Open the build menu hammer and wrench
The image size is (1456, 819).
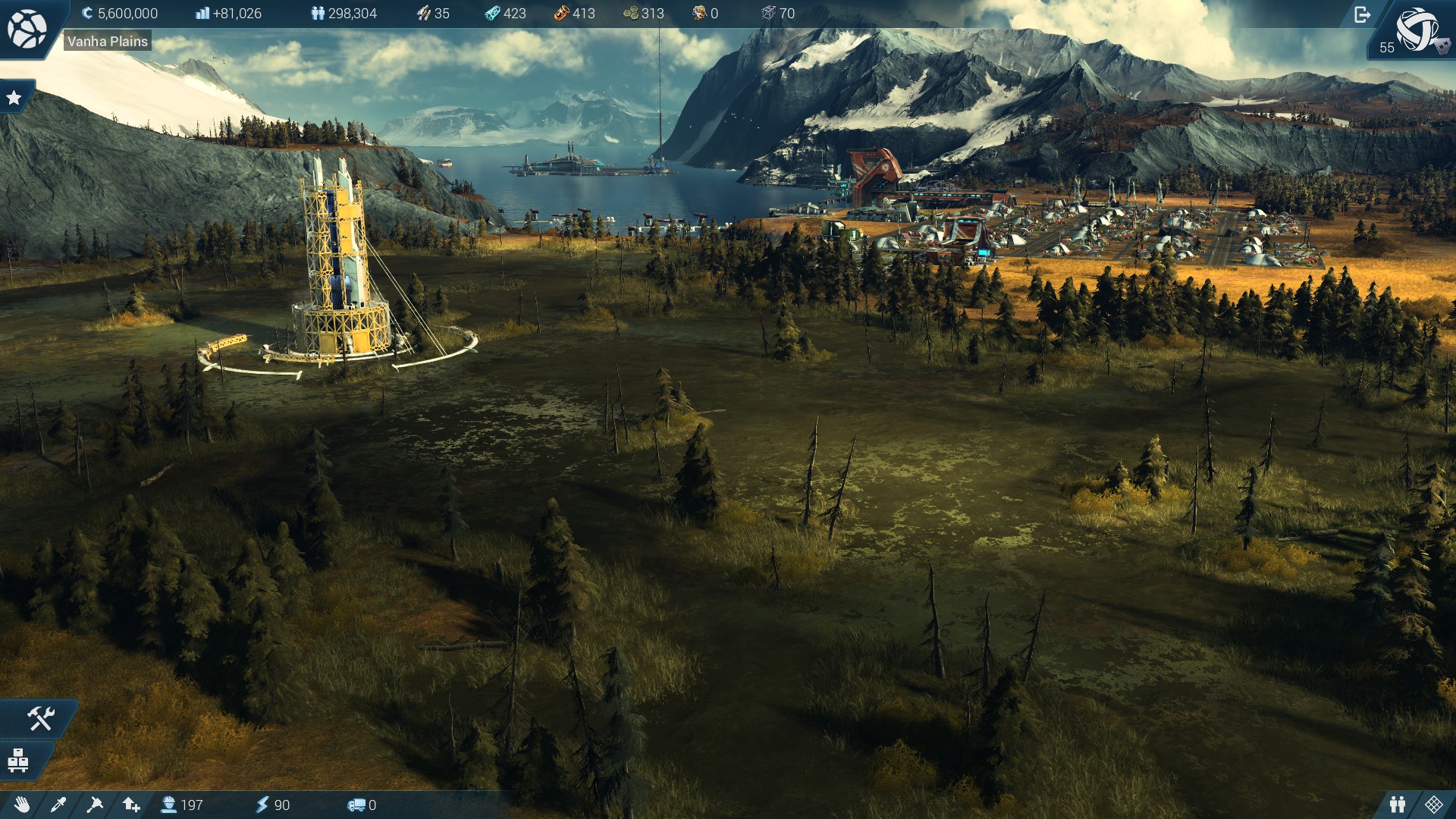point(39,718)
